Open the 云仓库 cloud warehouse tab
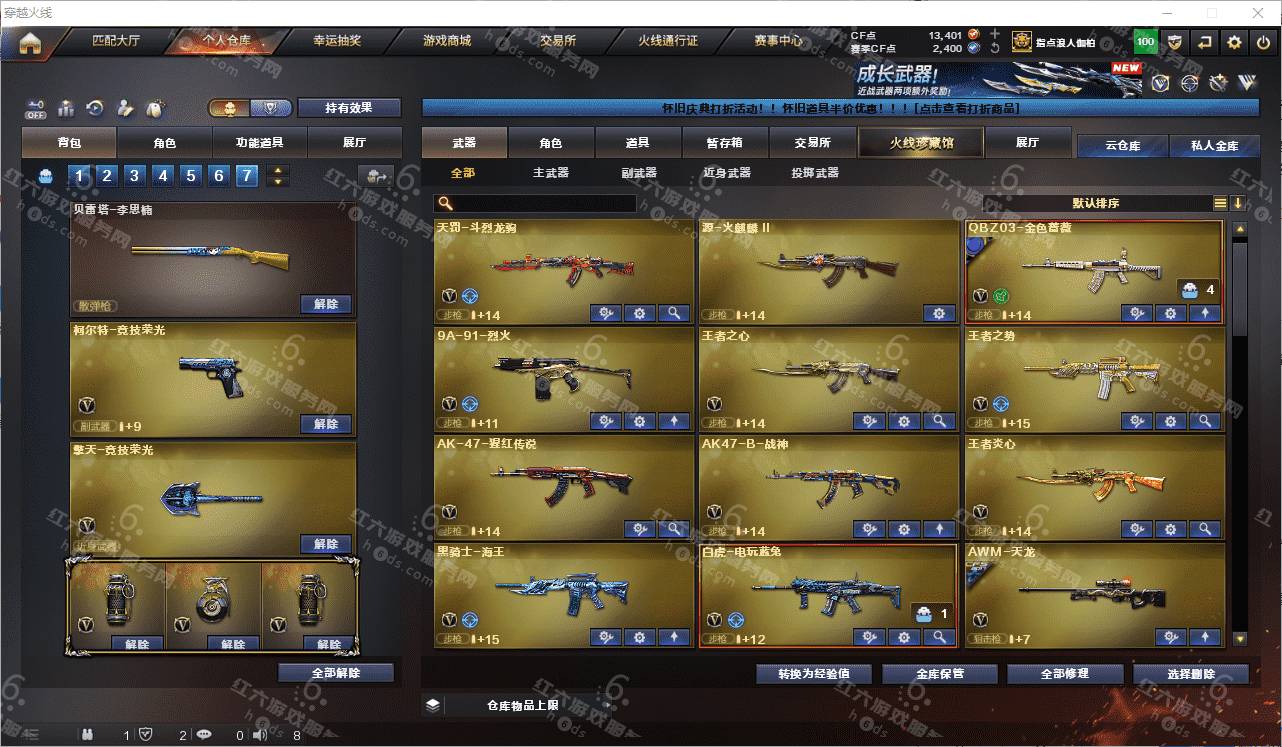Screen dimensions: 1282x747 (1122, 146)
